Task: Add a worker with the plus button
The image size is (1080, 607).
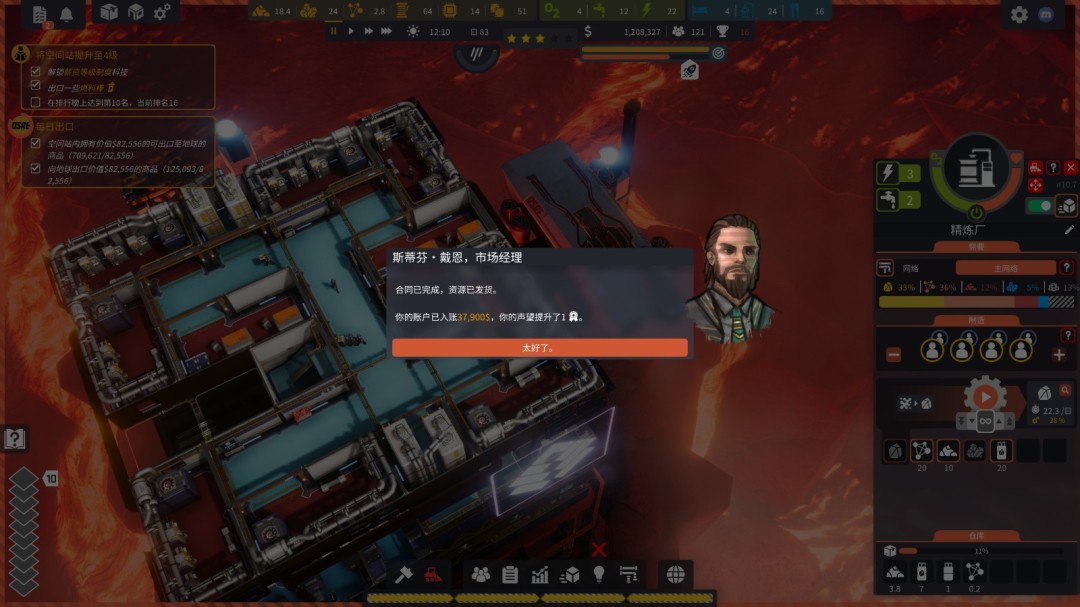Action: [1059, 354]
